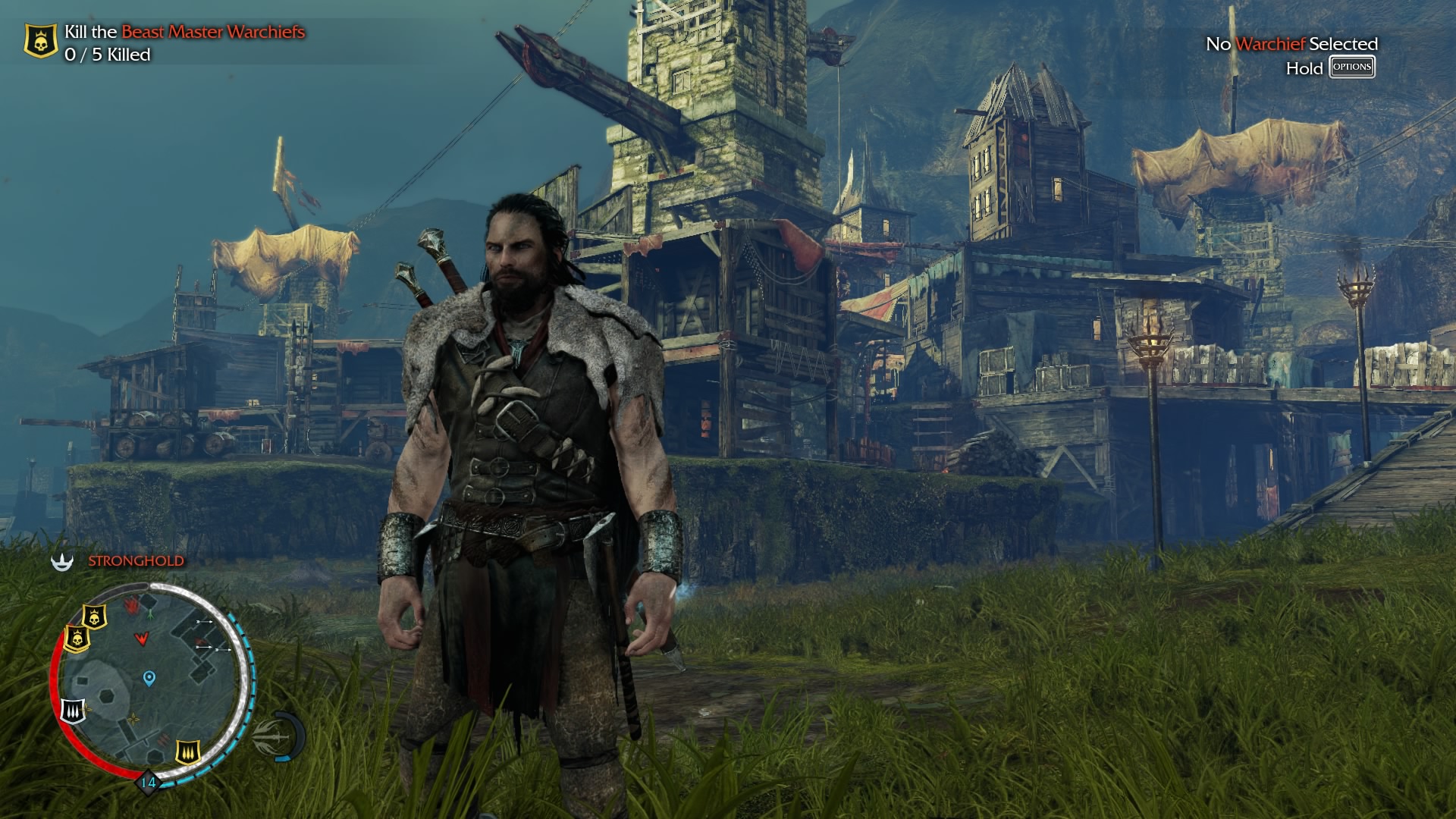Click the No Warchief Selected indicator
Screen dimensions: 1456x819
1291,44
